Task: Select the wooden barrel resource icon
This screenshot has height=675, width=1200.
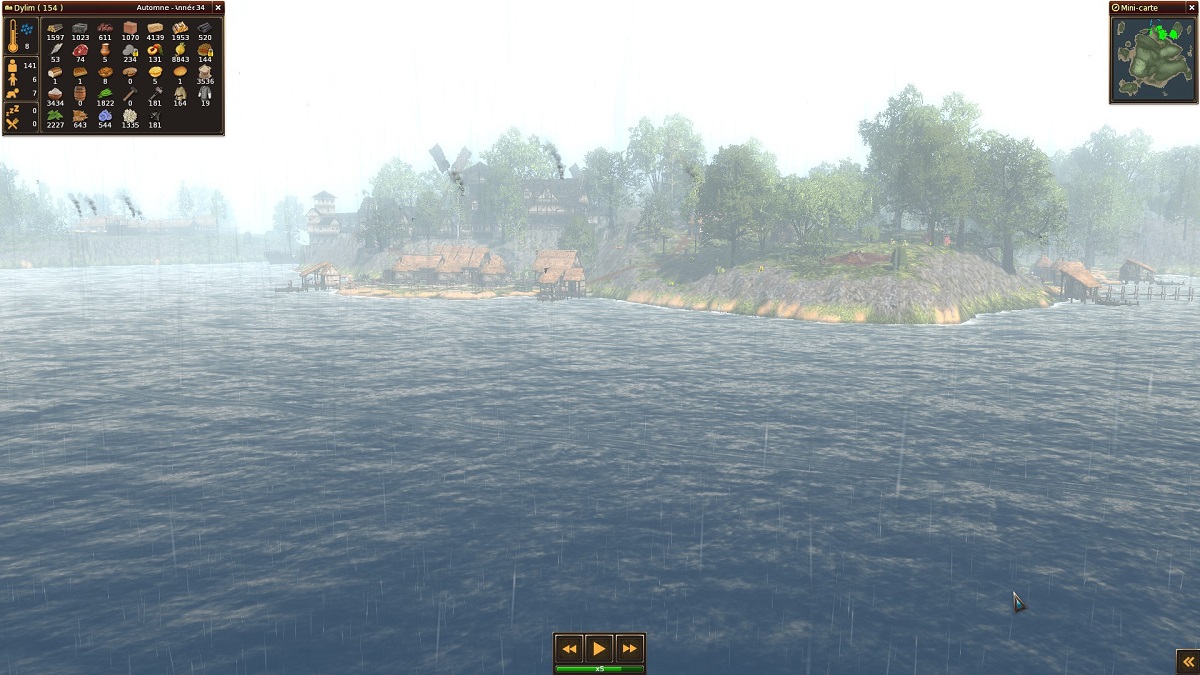Action: coord(80,93)
